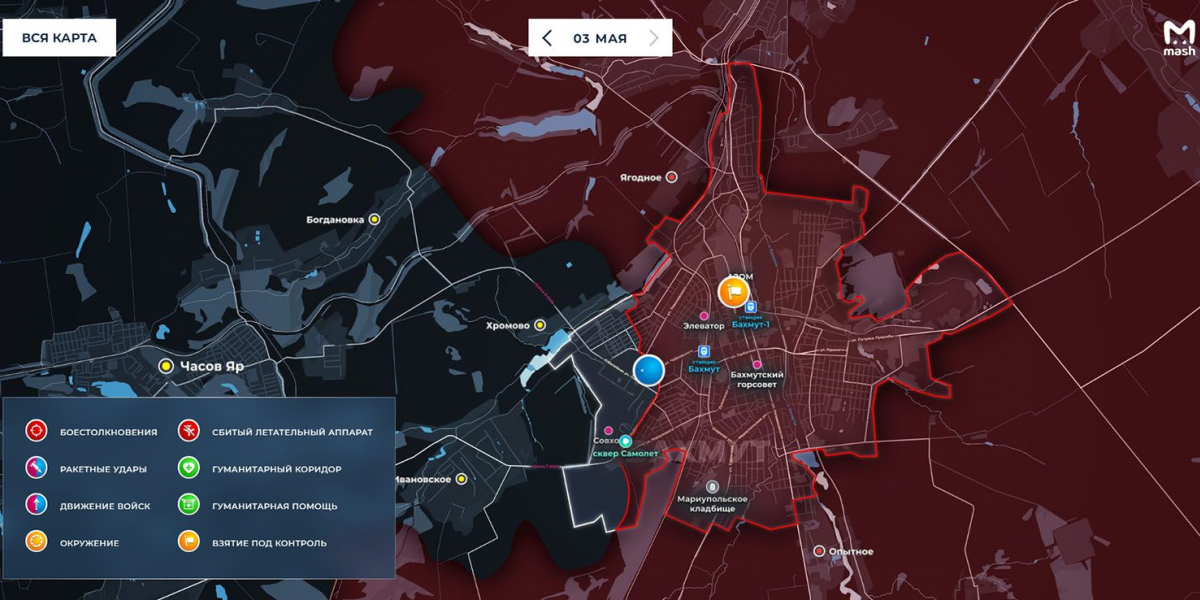This screenshot has height=600, width=1200.
Task: Select the Часов Яр yellow marker
Action: [x=166, y=366]
